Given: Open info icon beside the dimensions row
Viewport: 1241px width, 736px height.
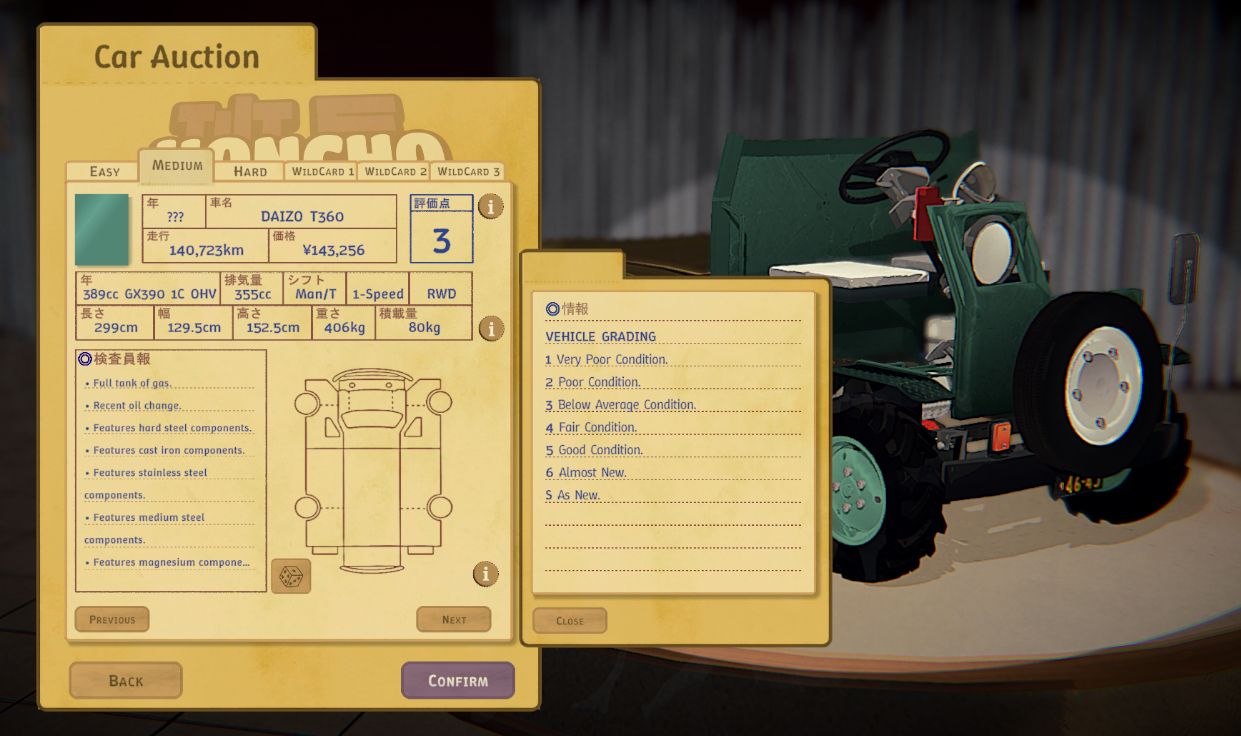Looking at the screenshot, I should [x=490, y=328].
